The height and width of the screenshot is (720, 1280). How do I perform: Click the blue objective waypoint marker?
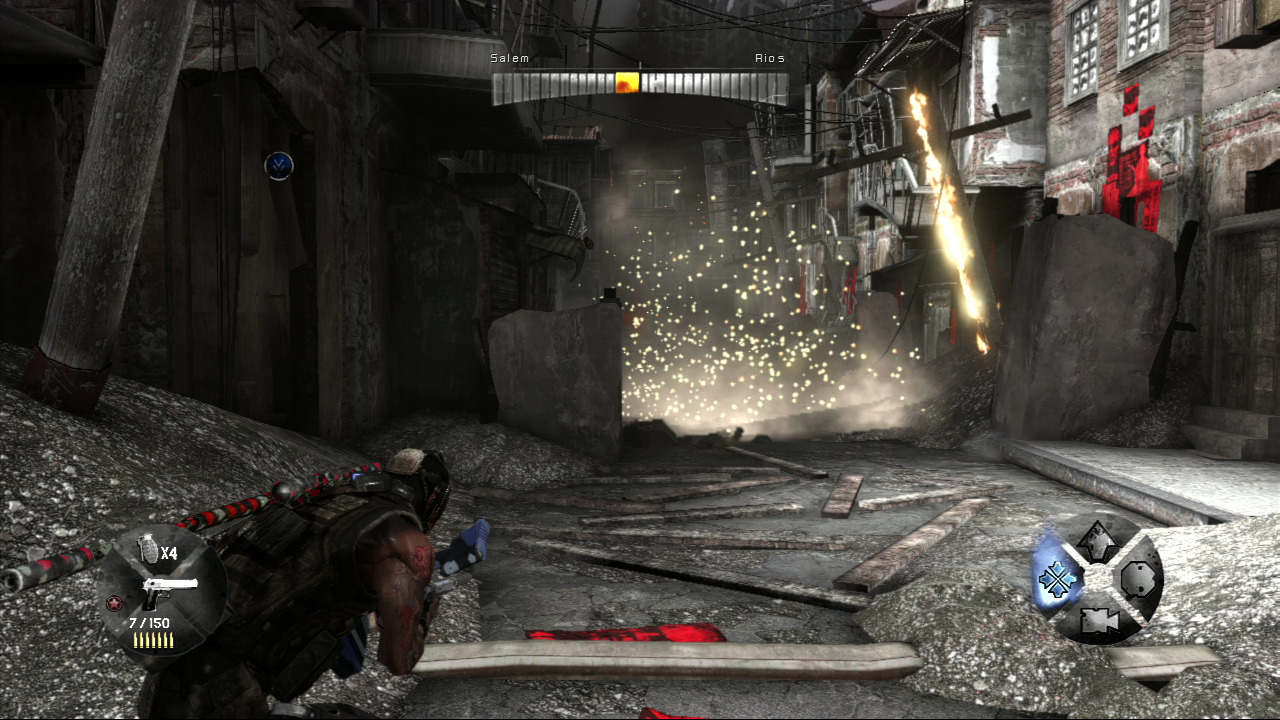pyautogui.click(x=279, y=165)
